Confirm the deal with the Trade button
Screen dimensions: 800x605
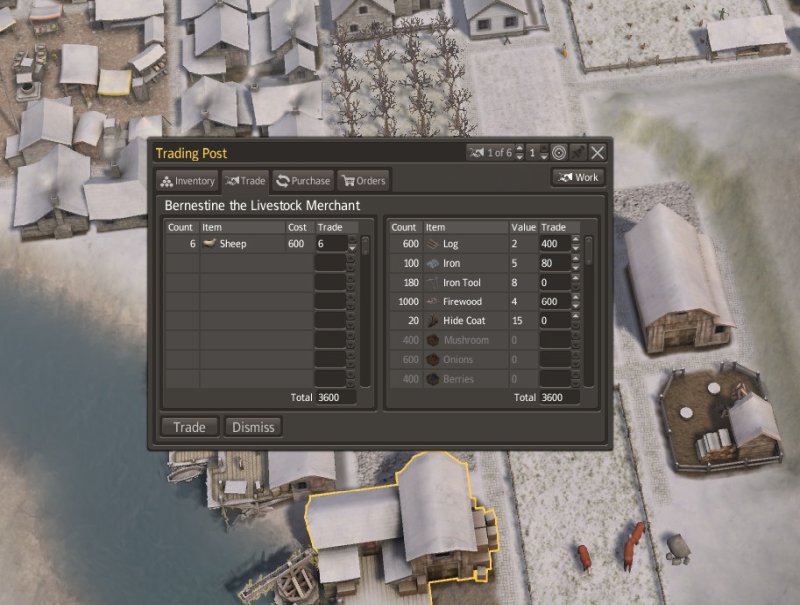189,427
